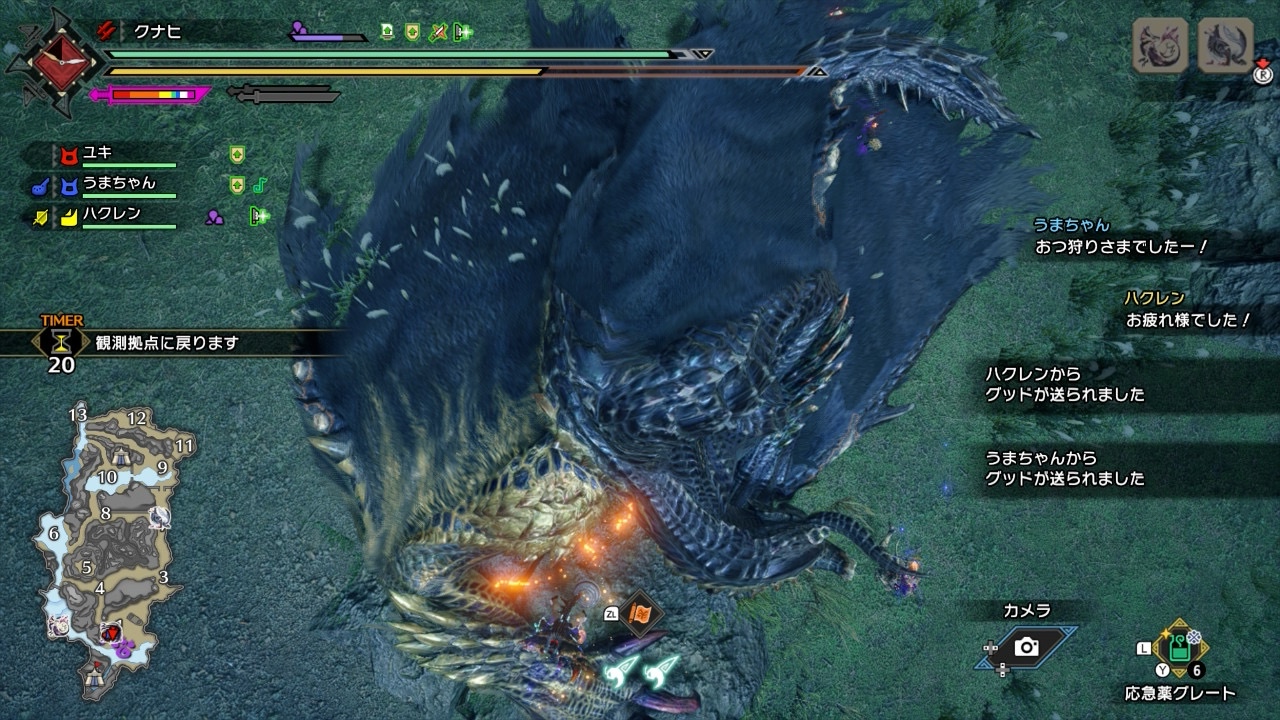Click the left monster target icon

1160,45
